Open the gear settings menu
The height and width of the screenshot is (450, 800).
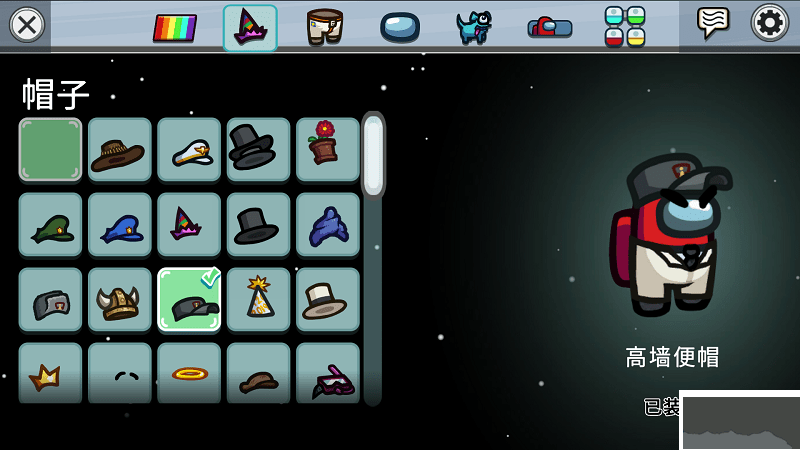pyautogui.click(x=770, y=22)
